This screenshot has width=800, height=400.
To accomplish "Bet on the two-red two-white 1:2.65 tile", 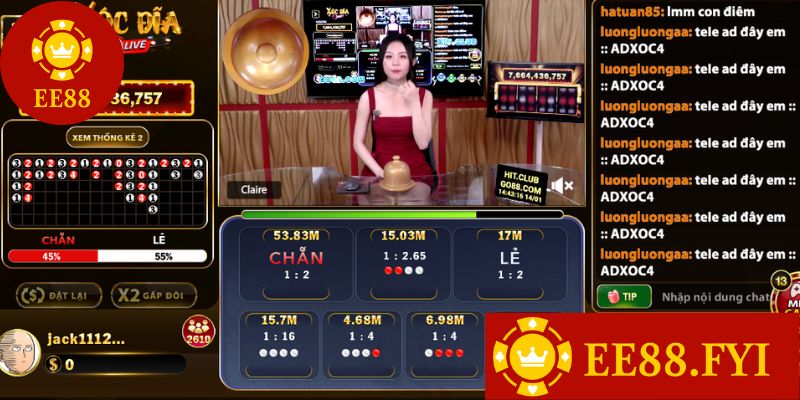I will (x=404, y=262).
